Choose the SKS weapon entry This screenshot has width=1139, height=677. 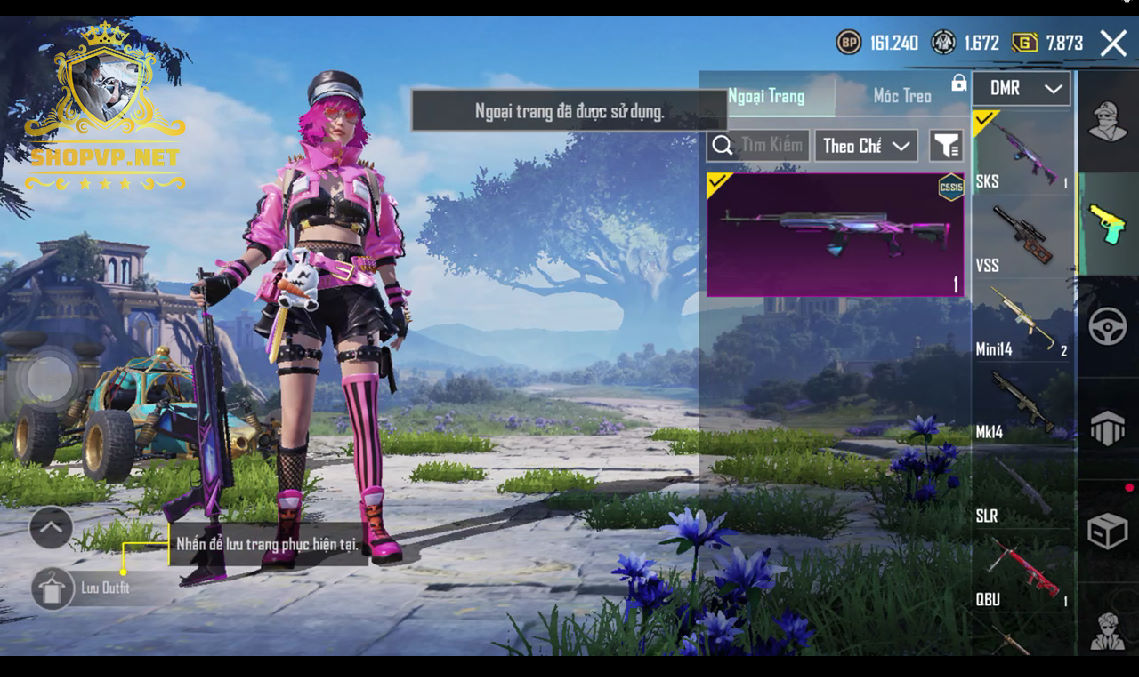tap(1022, 152)
